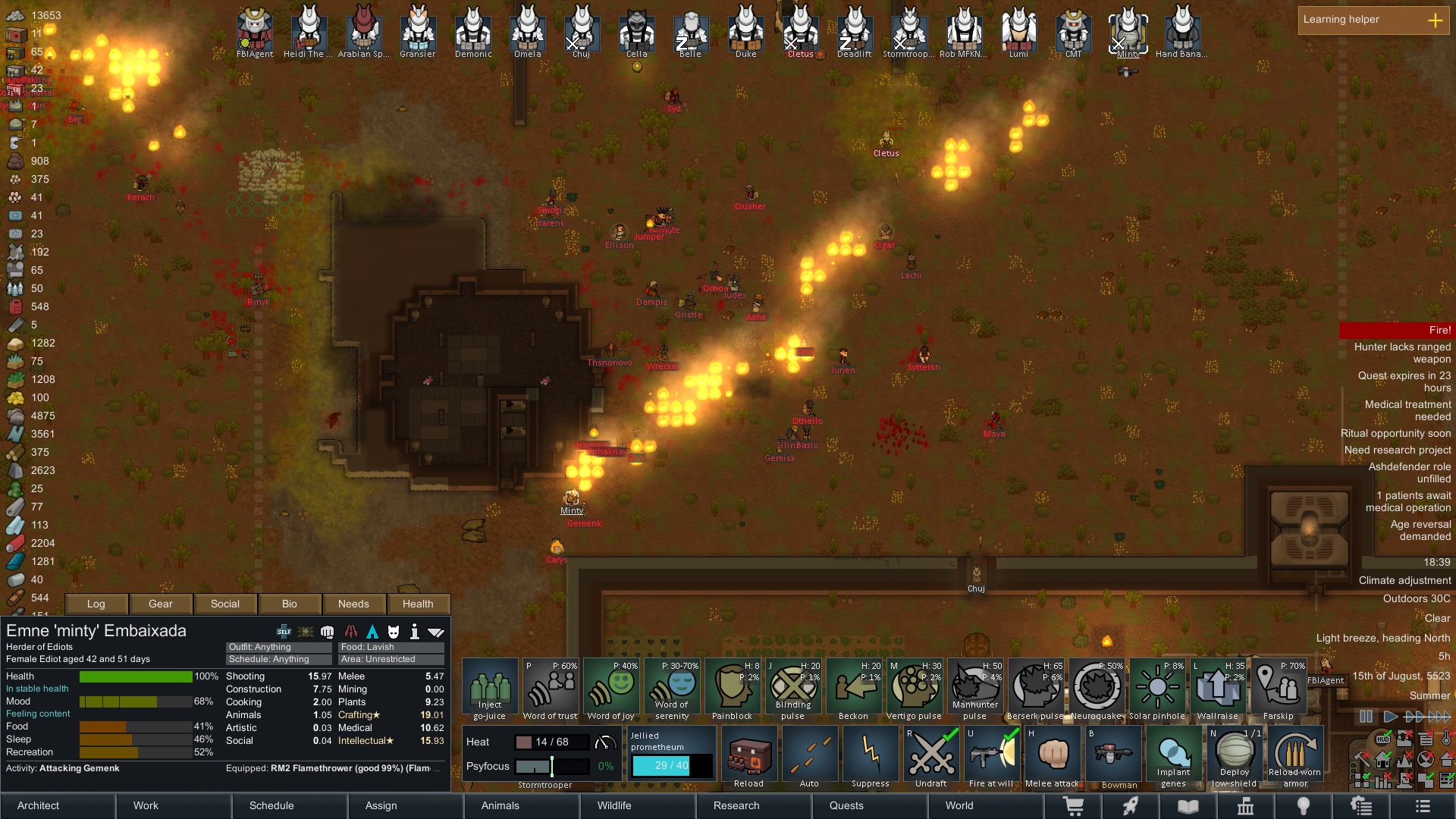Open the Learning helper panel
The image size is (1456, 819).
click(1373, 20)
